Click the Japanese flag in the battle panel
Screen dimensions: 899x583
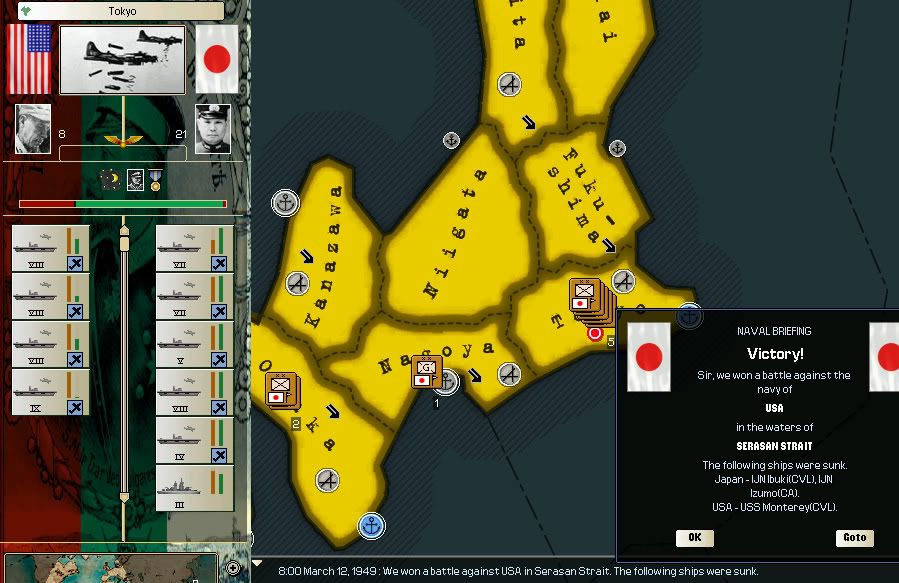pos(216,59)
